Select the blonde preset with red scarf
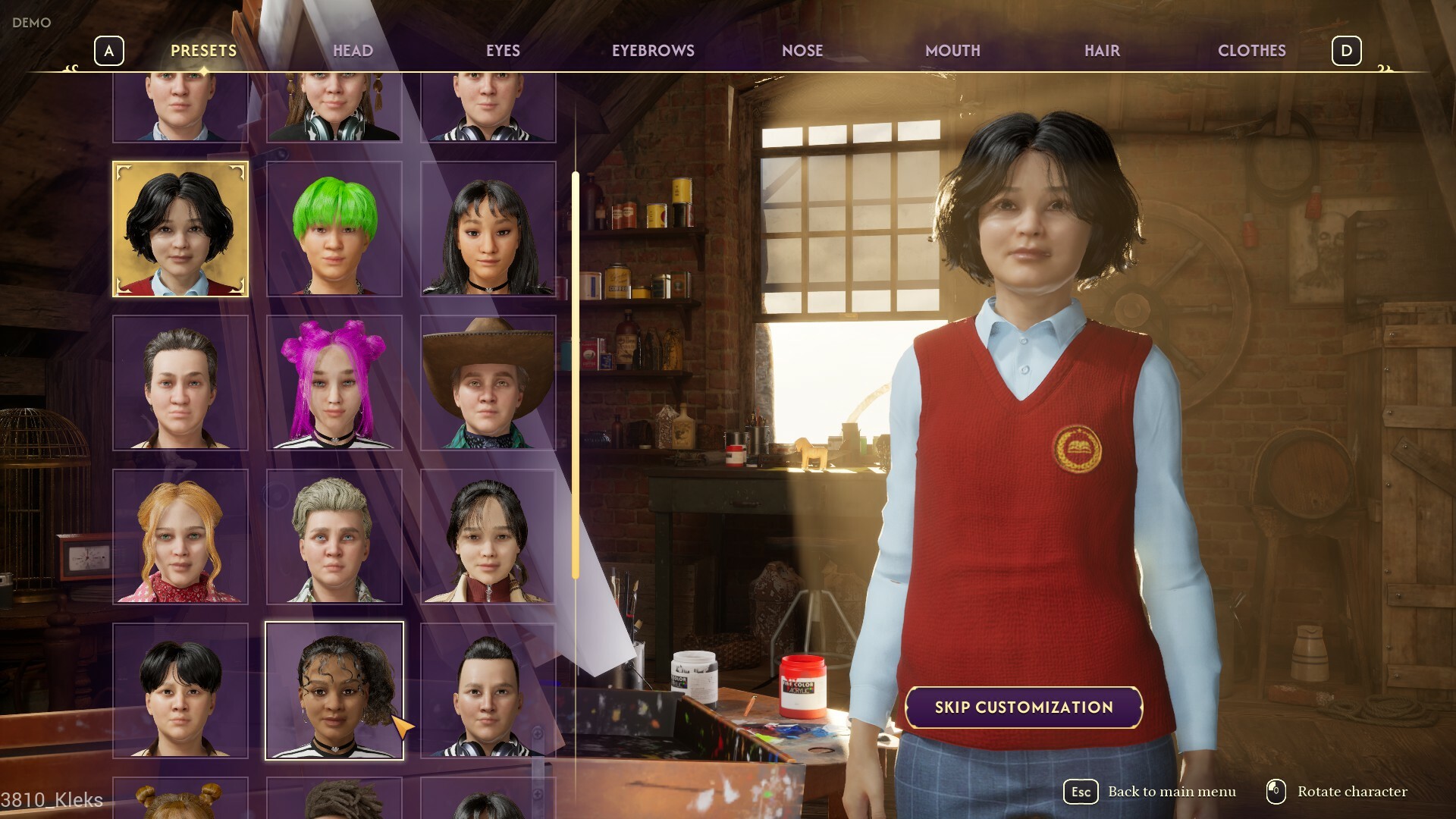 180,538
